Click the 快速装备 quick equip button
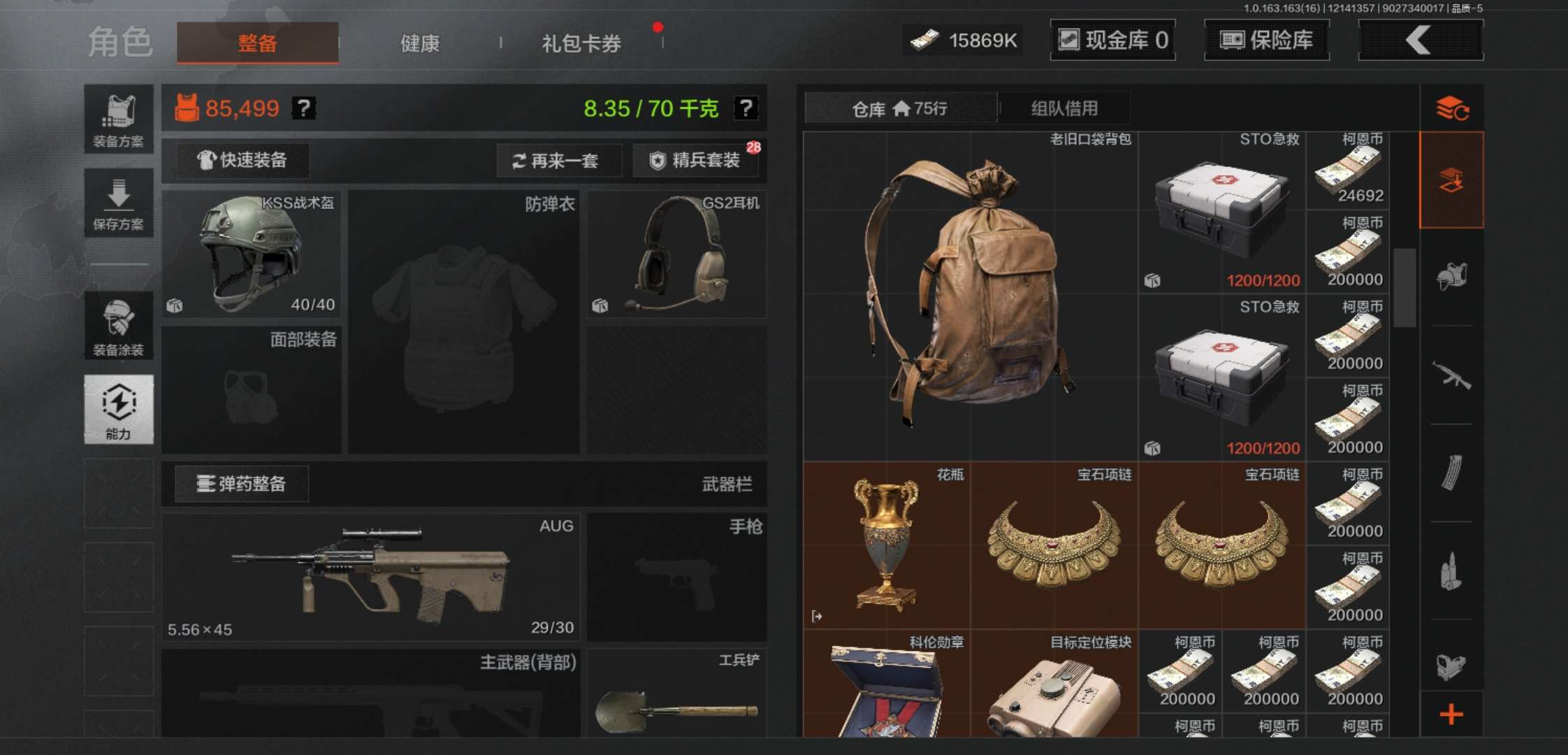 coord(240,160)
